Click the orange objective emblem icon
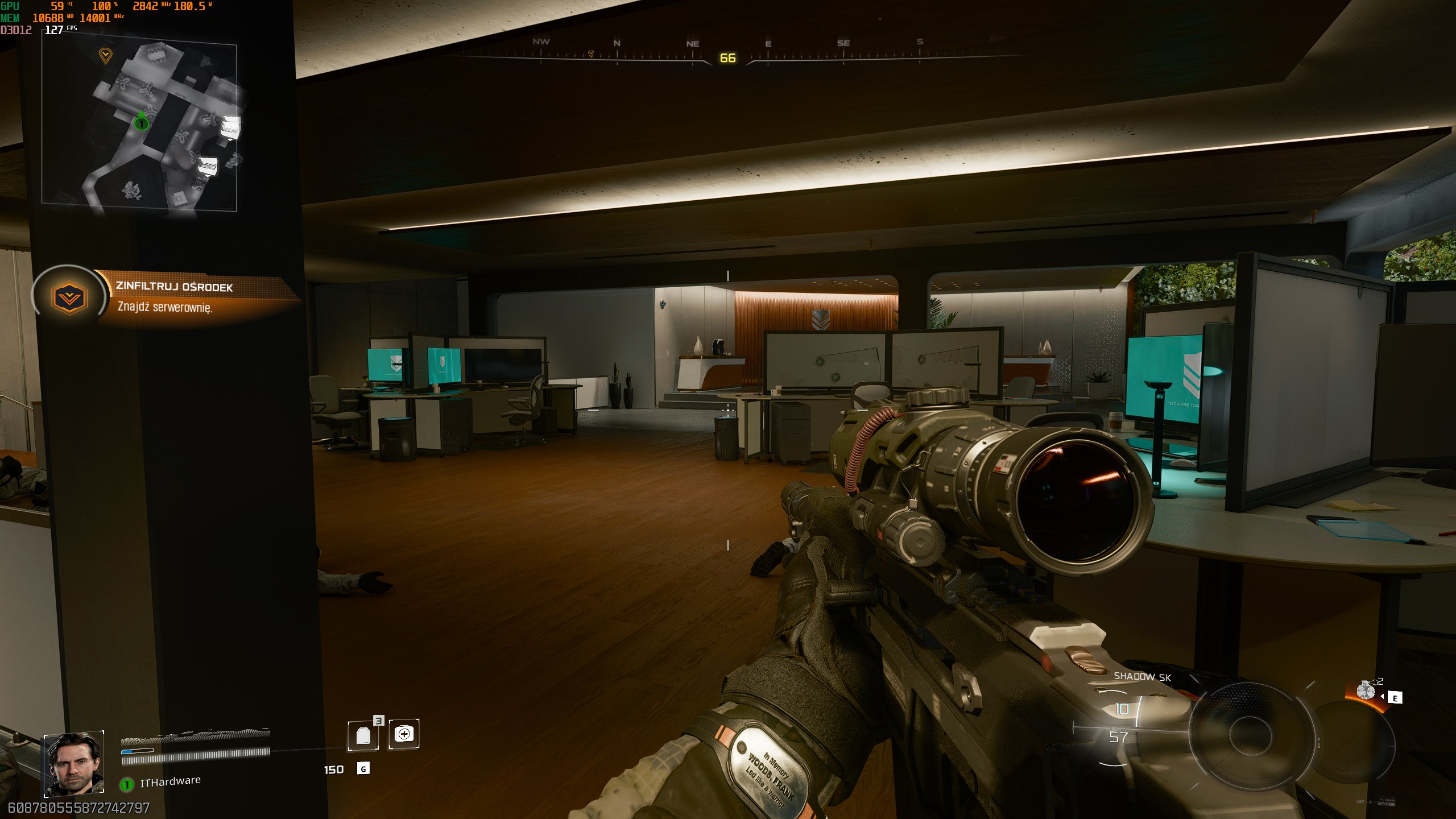Image resolution: width=1456 pixels, height=819 pixels. (x=69, y=297)
